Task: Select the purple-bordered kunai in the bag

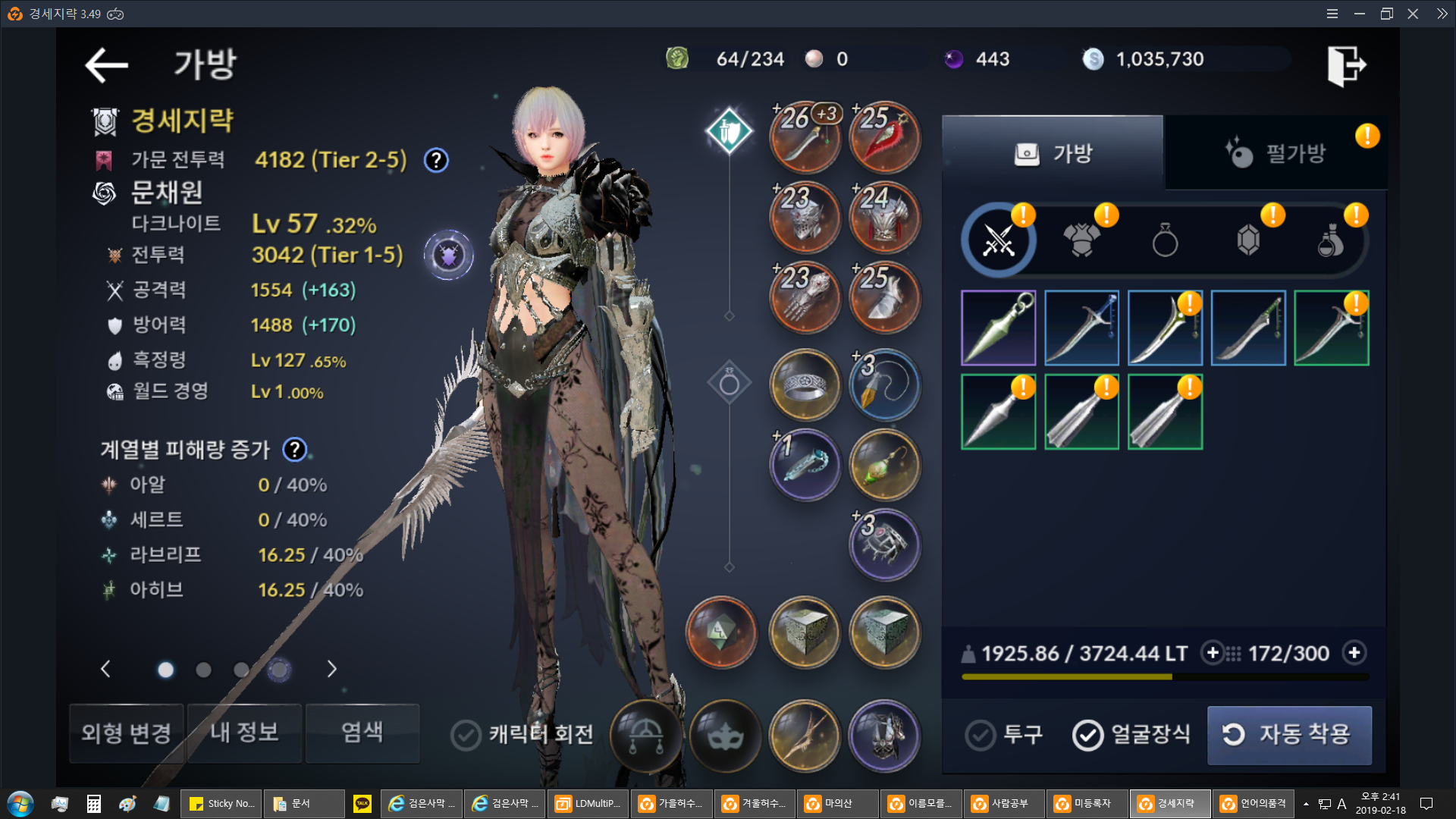Action: [x=998, y=328]
